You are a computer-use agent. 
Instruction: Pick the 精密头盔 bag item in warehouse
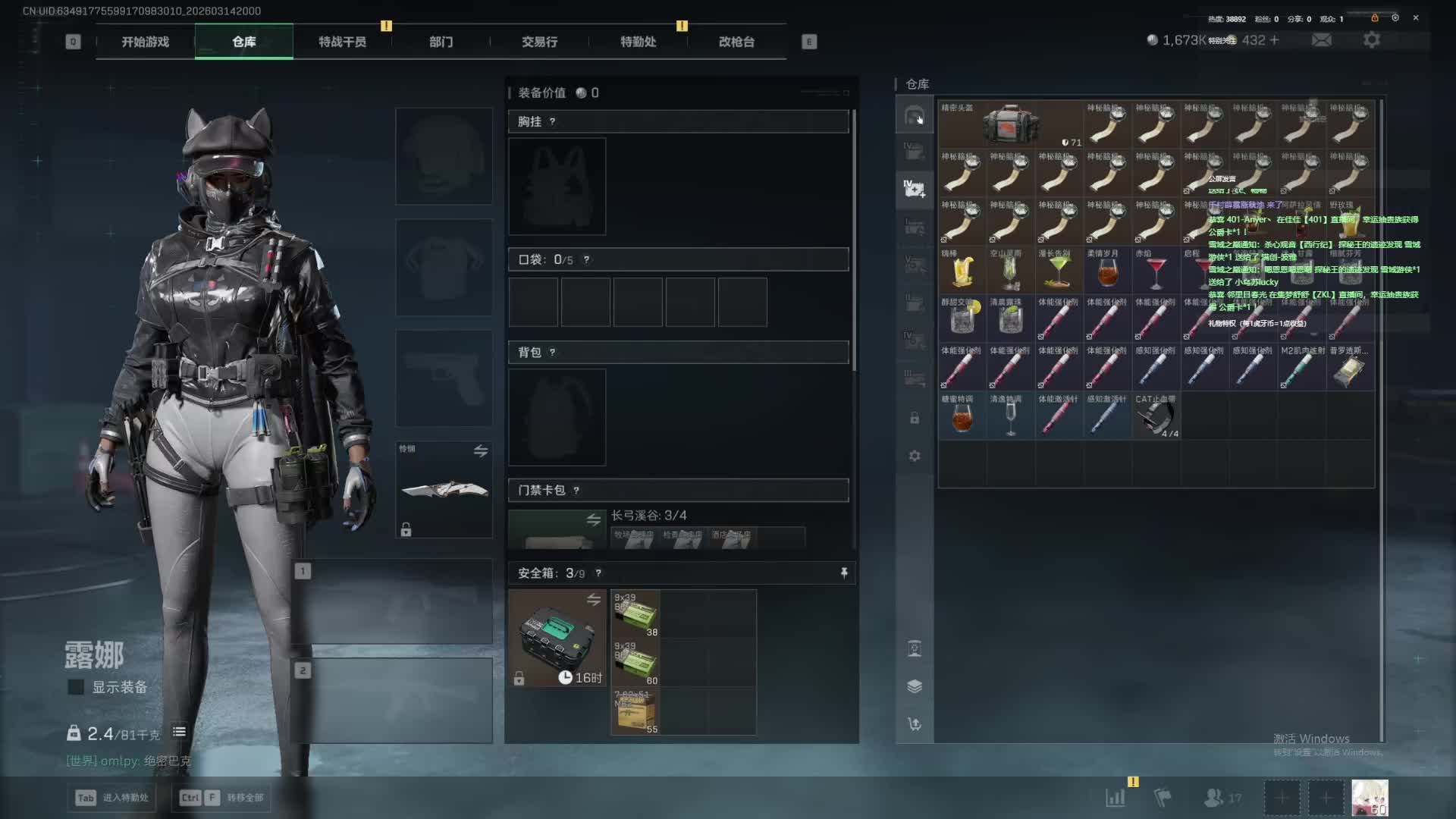1010,124
